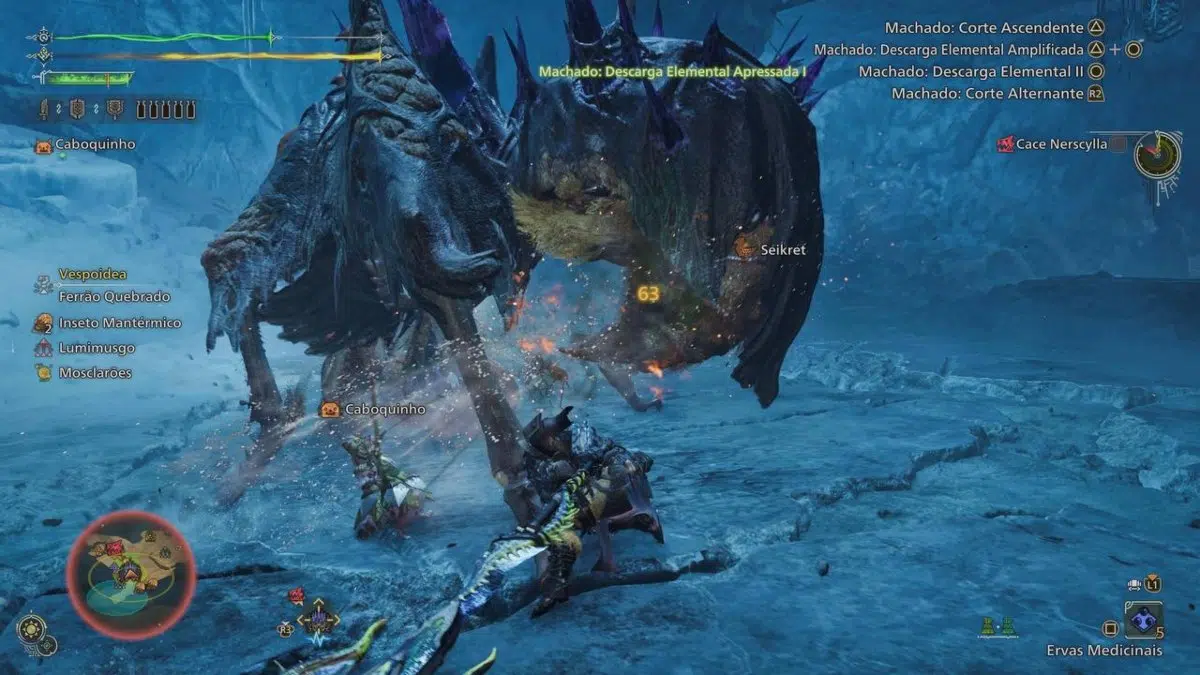The width and height of the screenshot is (1200, 675).
Task: Open the circular minimap
Action: 131,574
